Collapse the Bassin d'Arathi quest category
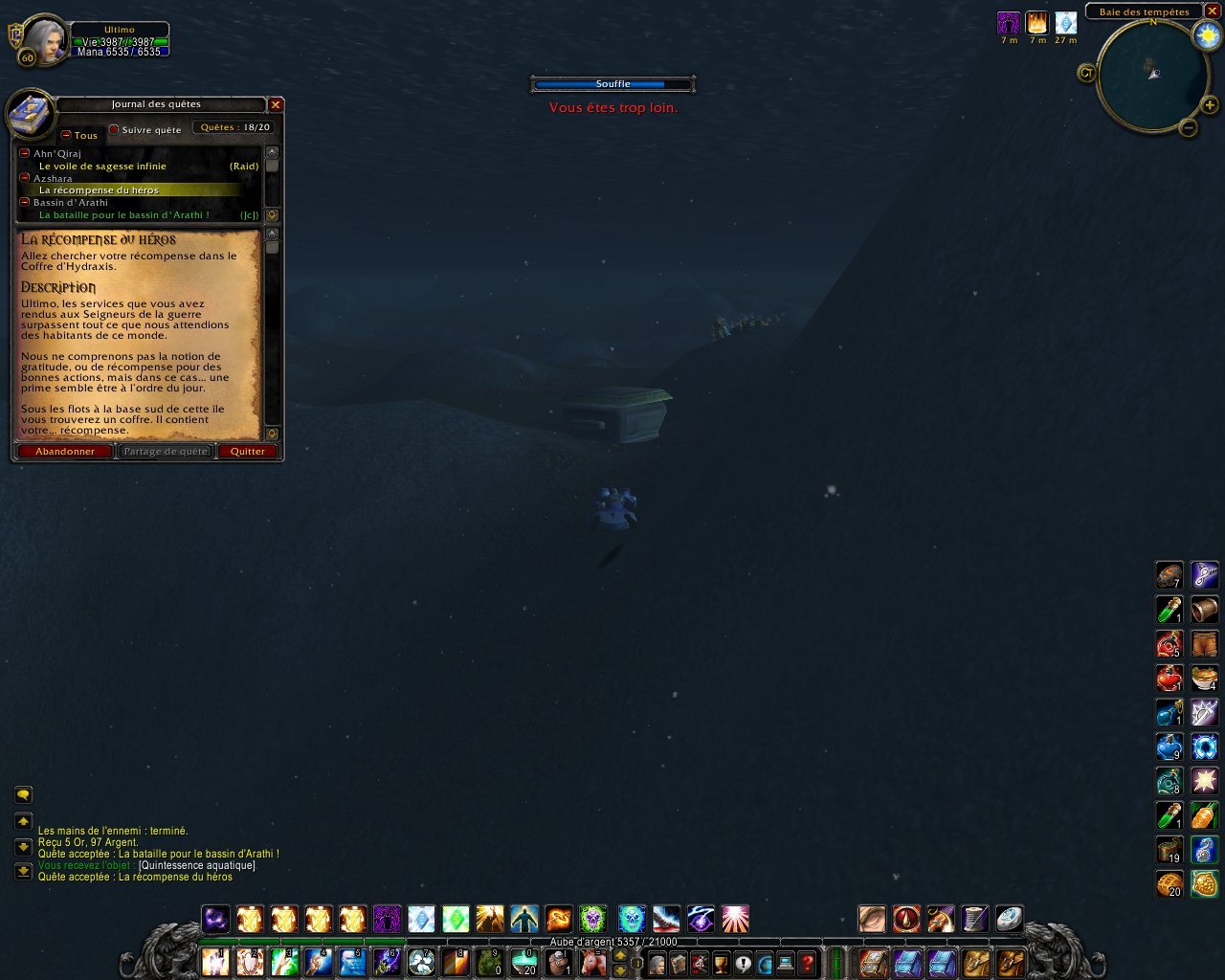The width and height of the screenshot is (1225, 980). pos(25,202)
